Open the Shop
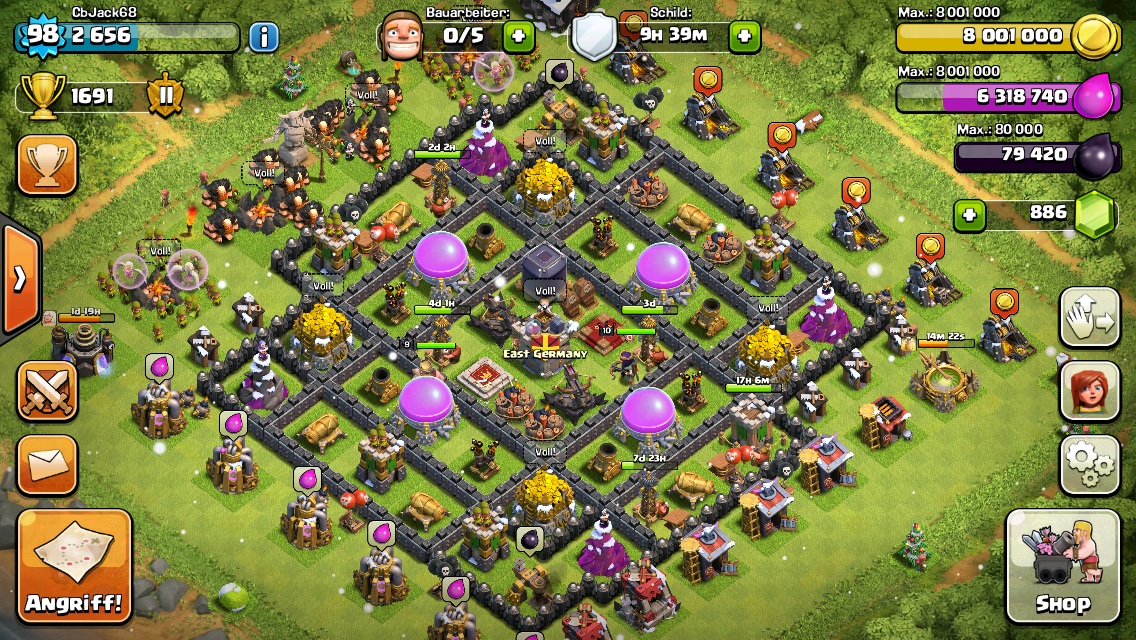Screen dimensions: 1136x640 point(1062,566)
